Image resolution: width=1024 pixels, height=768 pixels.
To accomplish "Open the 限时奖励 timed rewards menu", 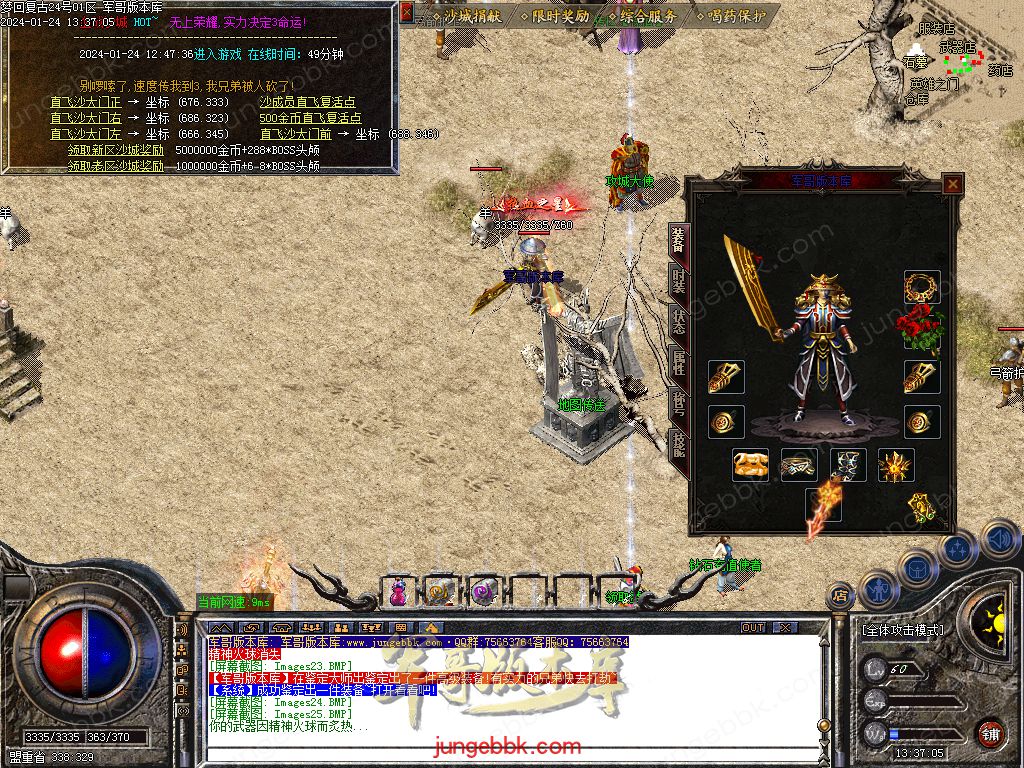I will click(557, 16).
